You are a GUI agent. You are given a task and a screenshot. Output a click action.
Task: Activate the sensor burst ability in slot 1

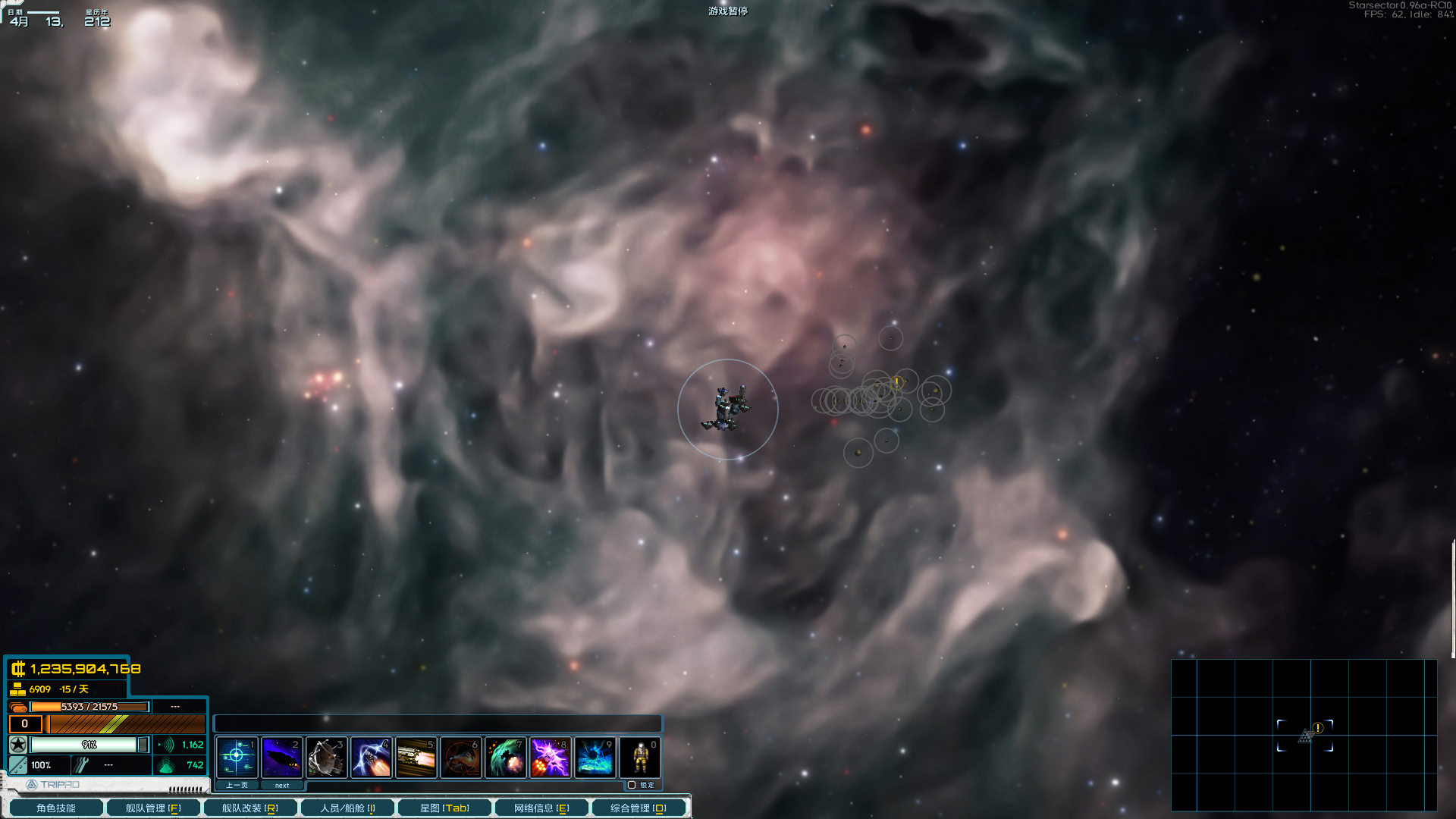pos(238,756)
